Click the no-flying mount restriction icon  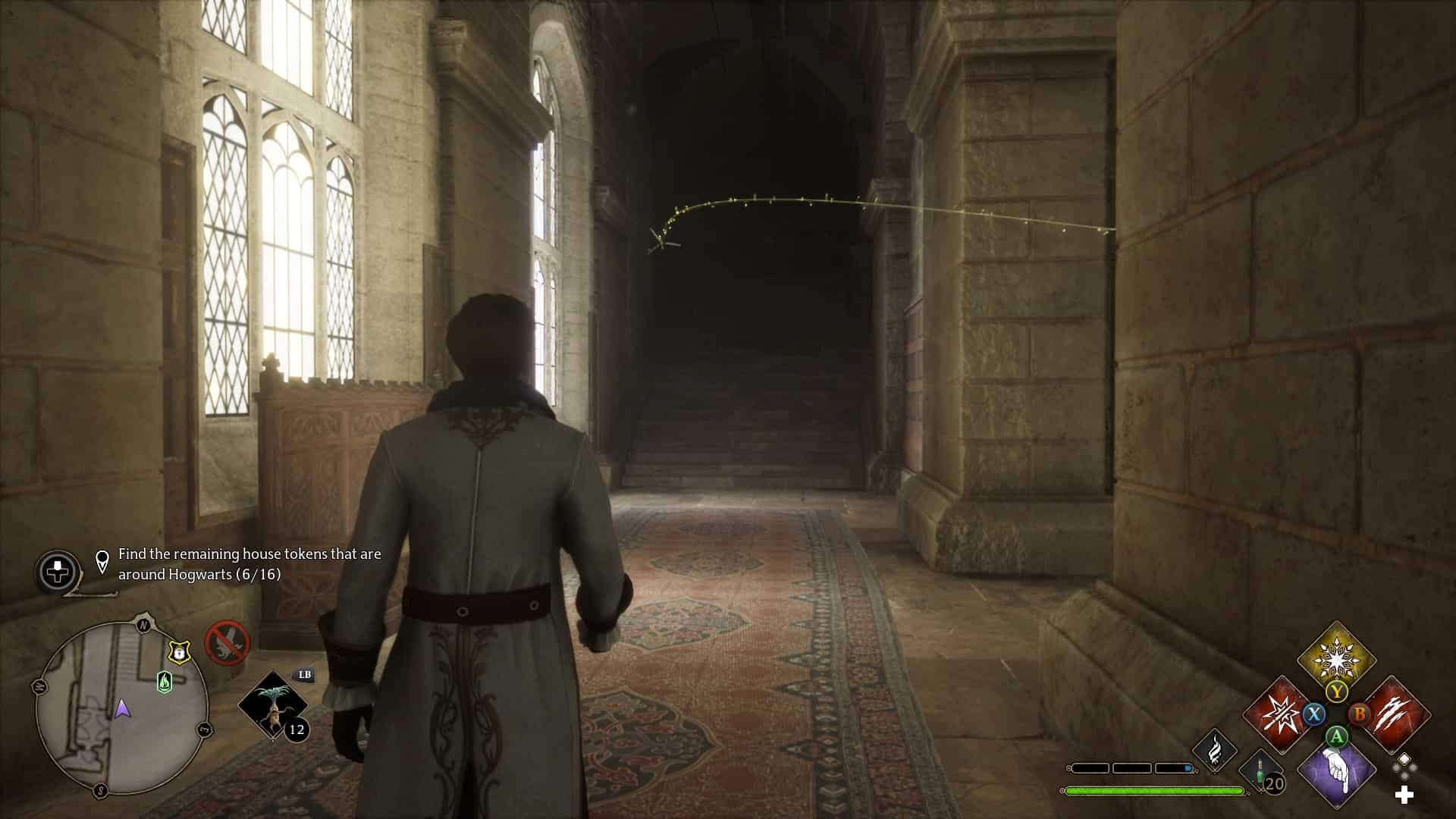227,642
